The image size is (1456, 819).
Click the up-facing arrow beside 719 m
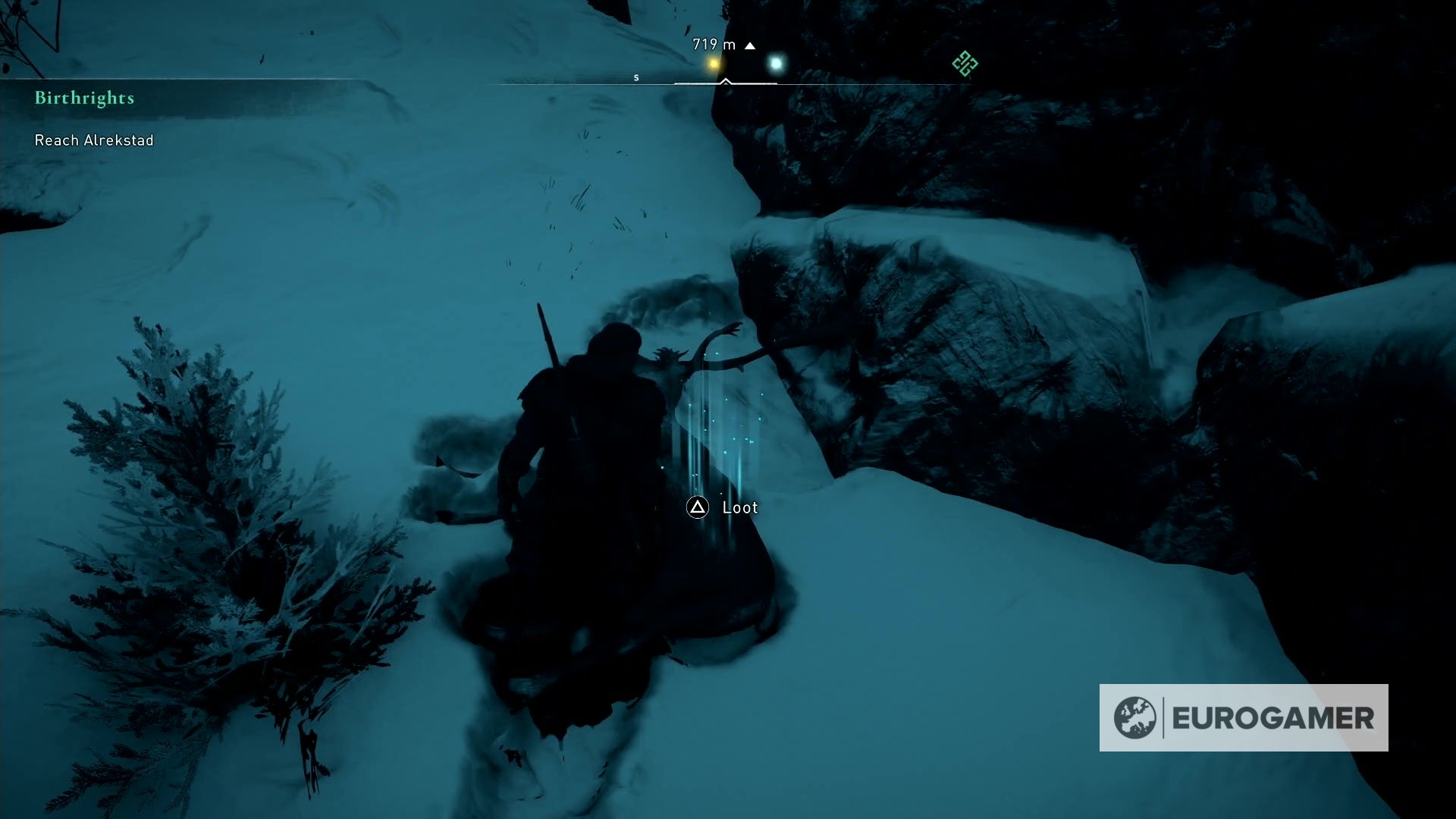tap(750, 45)
